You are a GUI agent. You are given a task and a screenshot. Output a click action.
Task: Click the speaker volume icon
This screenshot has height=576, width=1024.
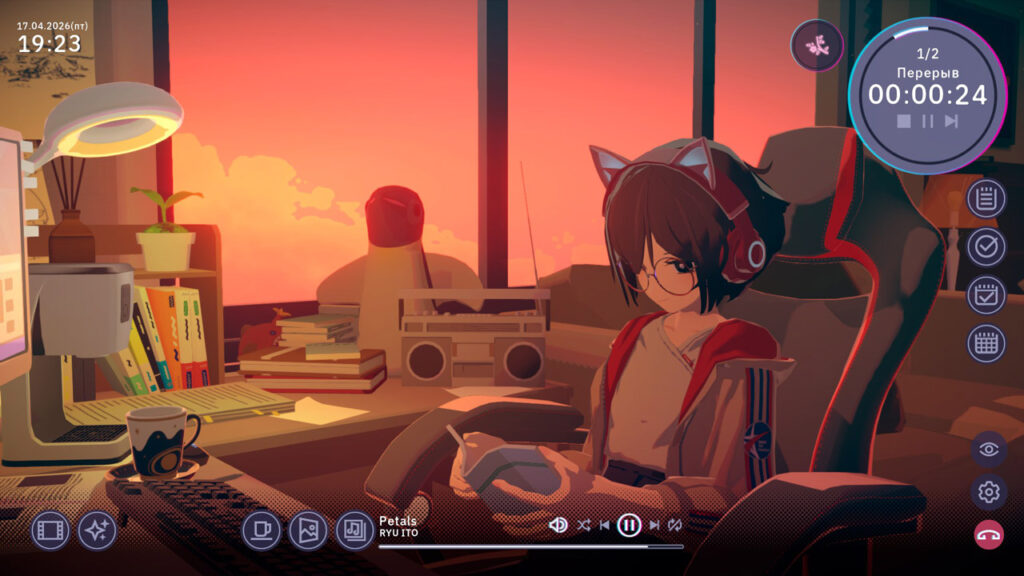(x=559, y=525)
